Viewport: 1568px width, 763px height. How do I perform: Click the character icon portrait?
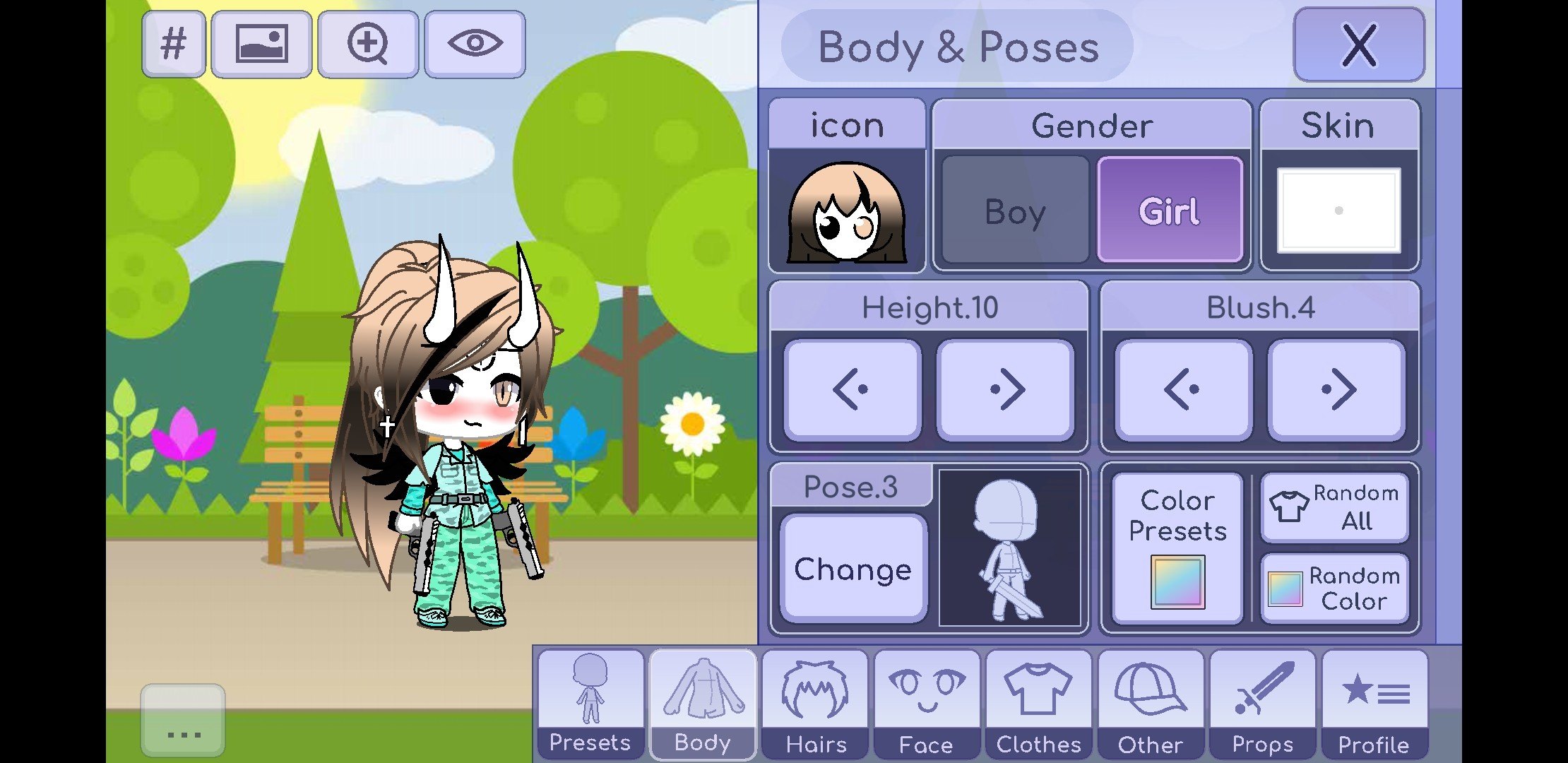coord(847,212)
